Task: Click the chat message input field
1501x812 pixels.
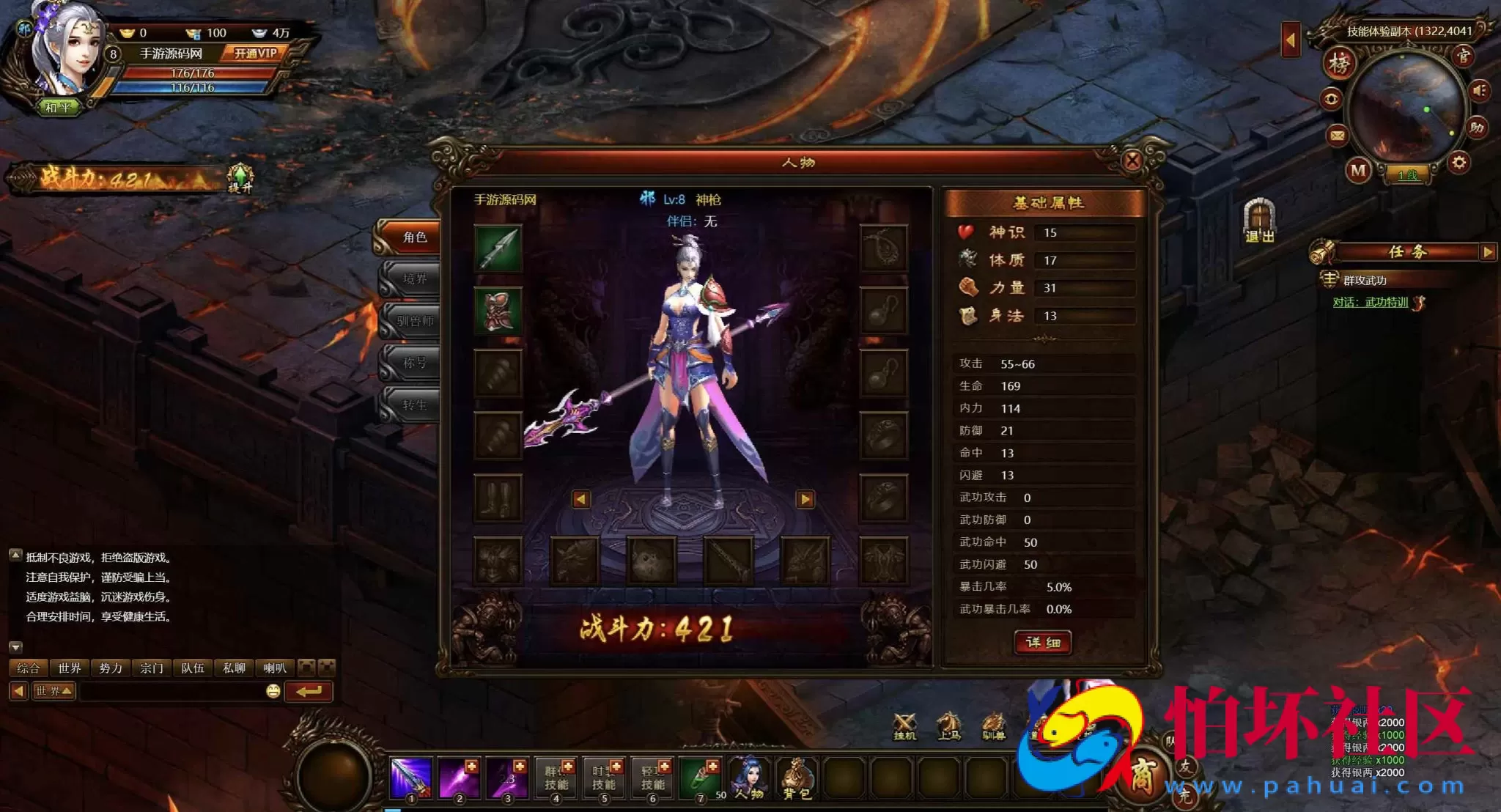Action: [169, 690]
